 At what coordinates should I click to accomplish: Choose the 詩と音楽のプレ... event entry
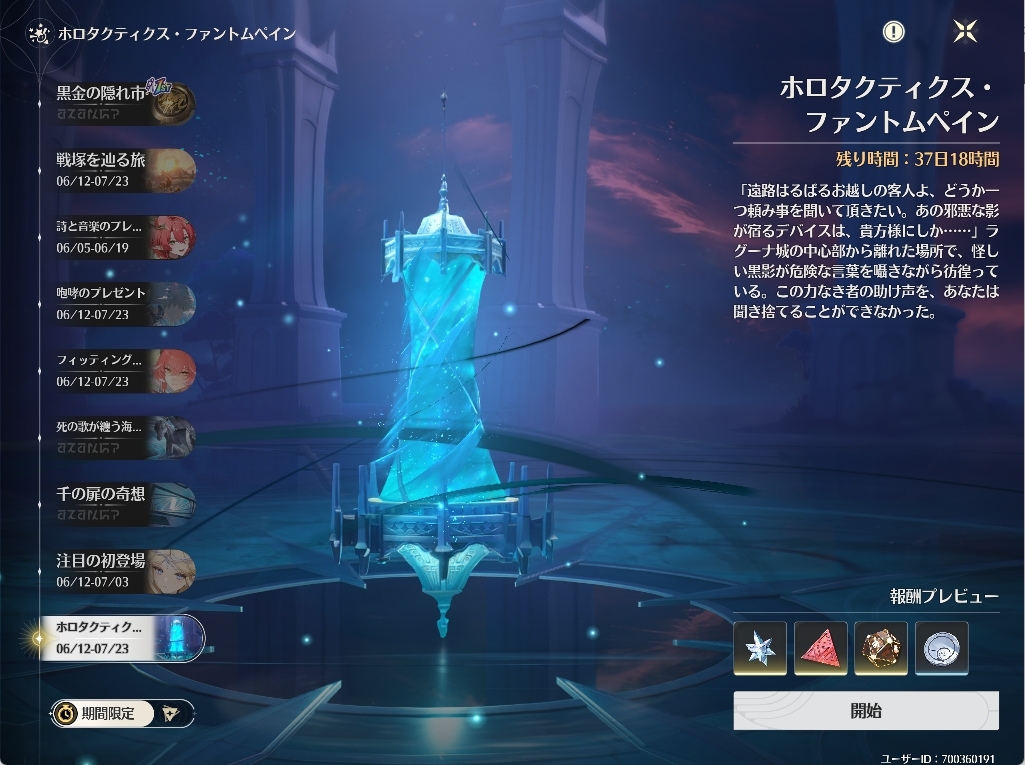(124, 236)
